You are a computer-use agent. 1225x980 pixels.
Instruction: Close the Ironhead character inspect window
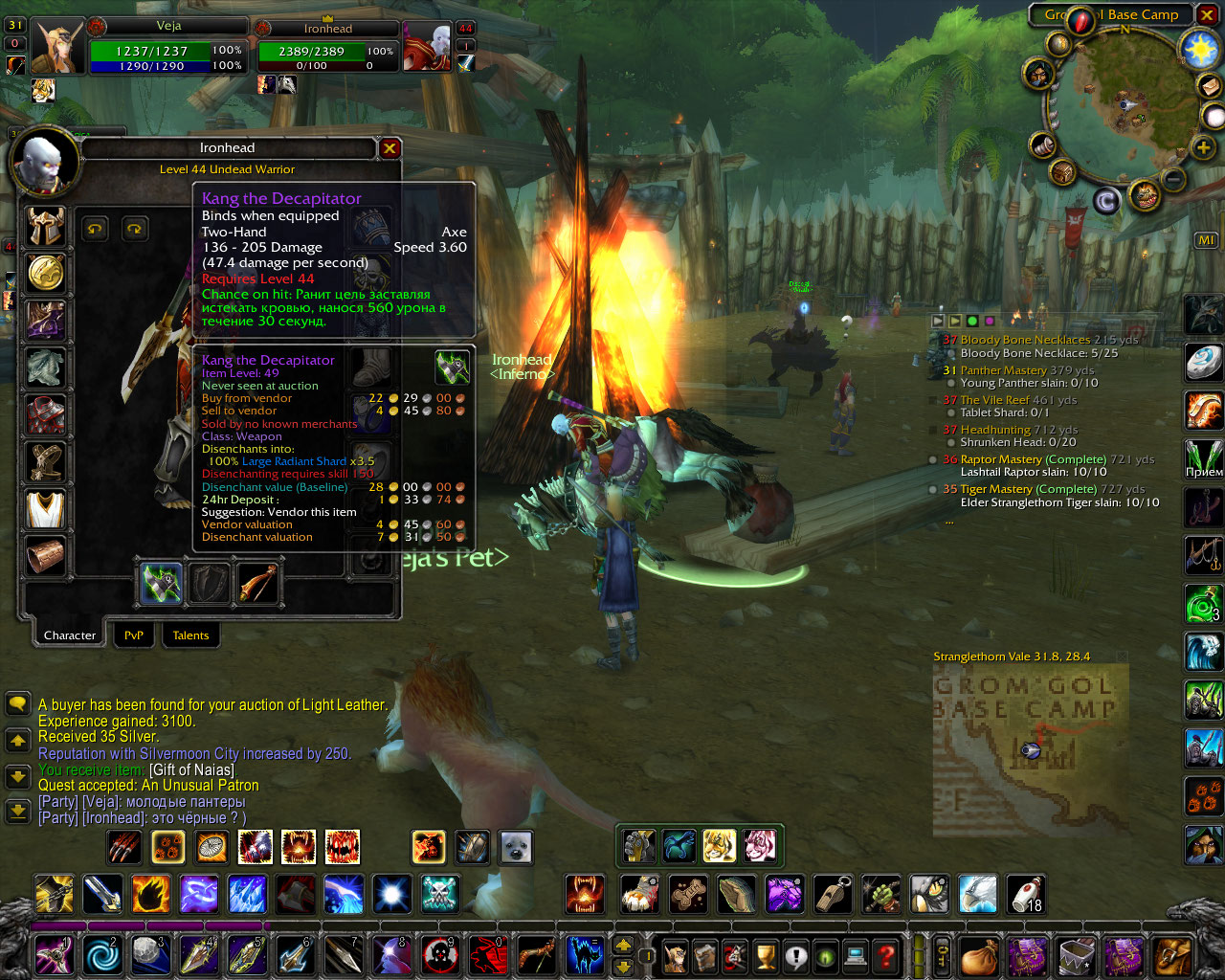pyautogui.click(x=390, y=148)
